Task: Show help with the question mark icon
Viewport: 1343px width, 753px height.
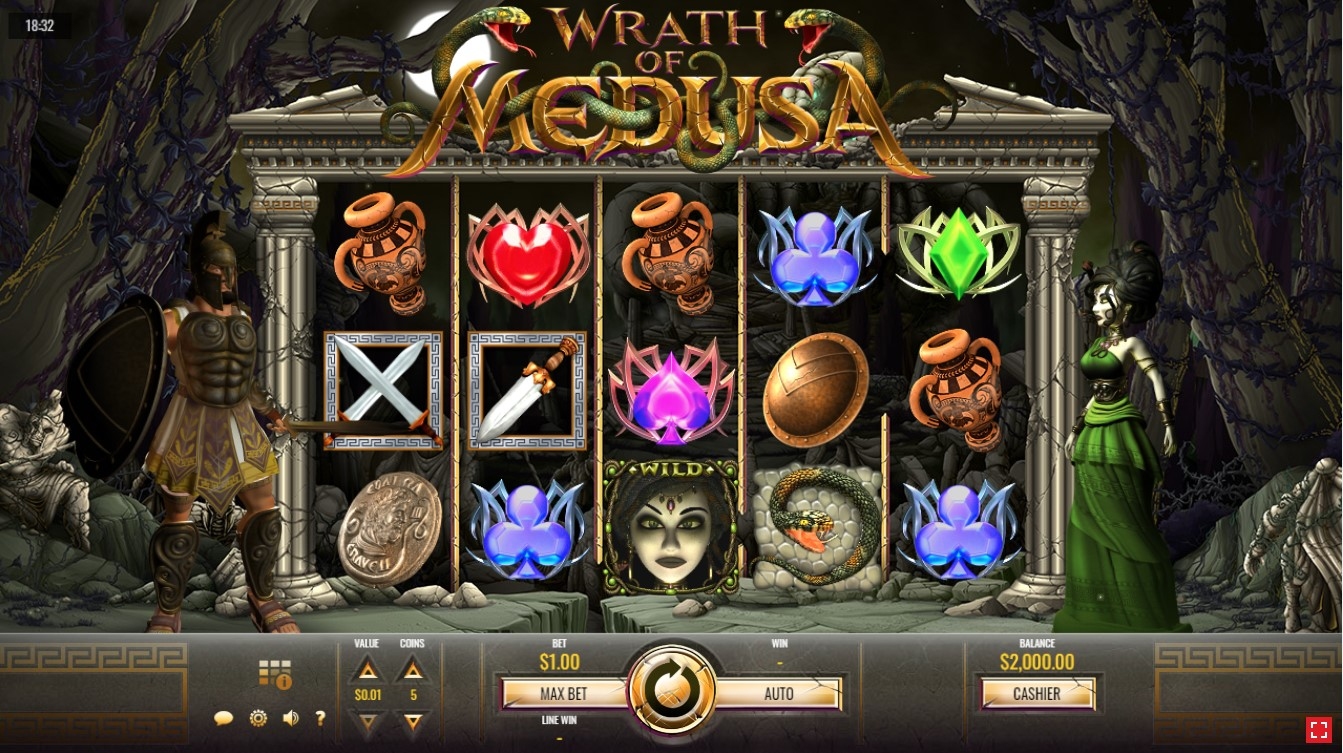Action: 321,718
